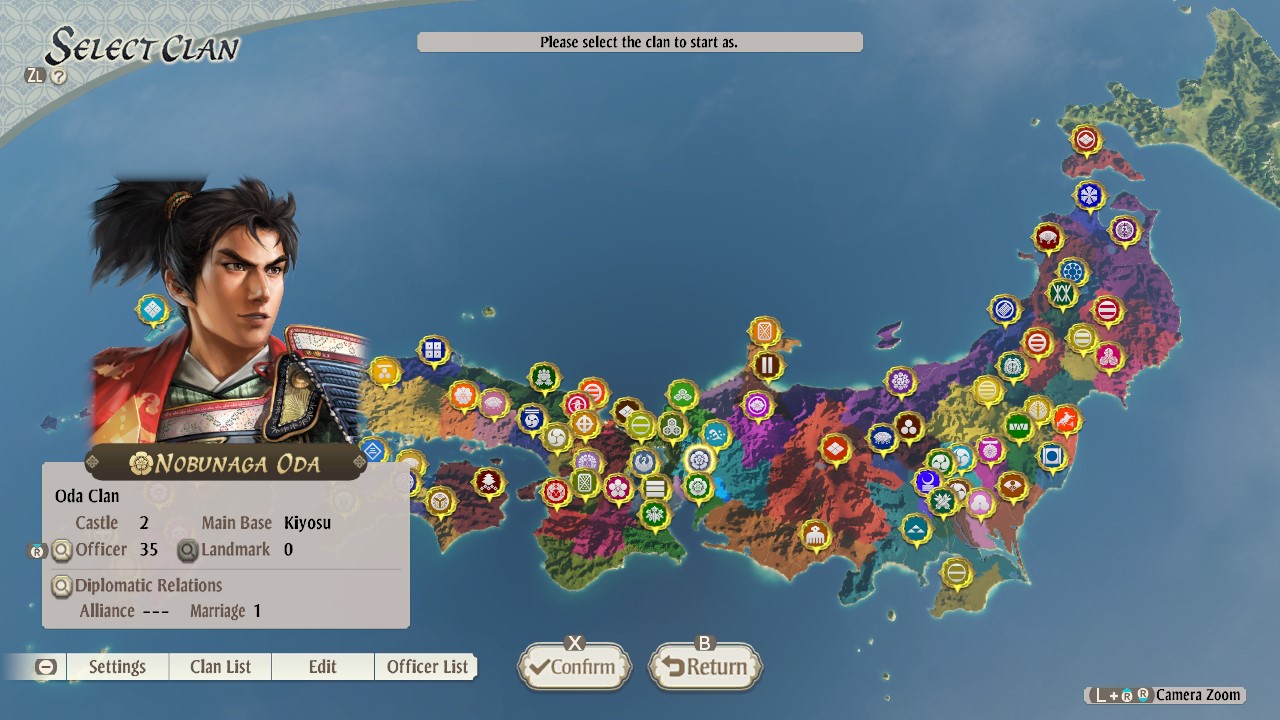1280x720 pixels.
Task: Select the pink plum blossom clan crest
Action: coord(617,489)
